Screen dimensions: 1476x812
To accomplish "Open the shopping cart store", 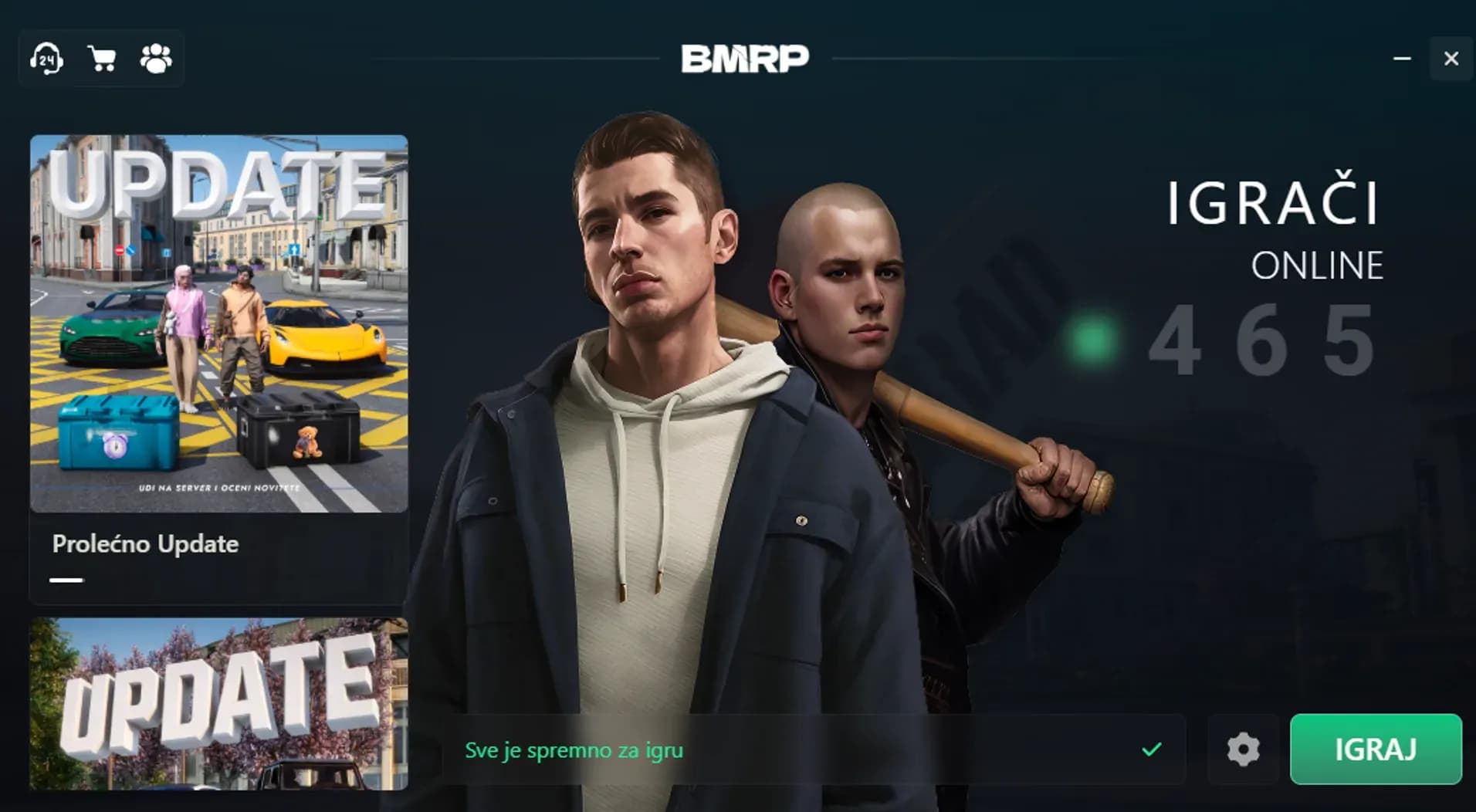I will (x=101, y=58).
